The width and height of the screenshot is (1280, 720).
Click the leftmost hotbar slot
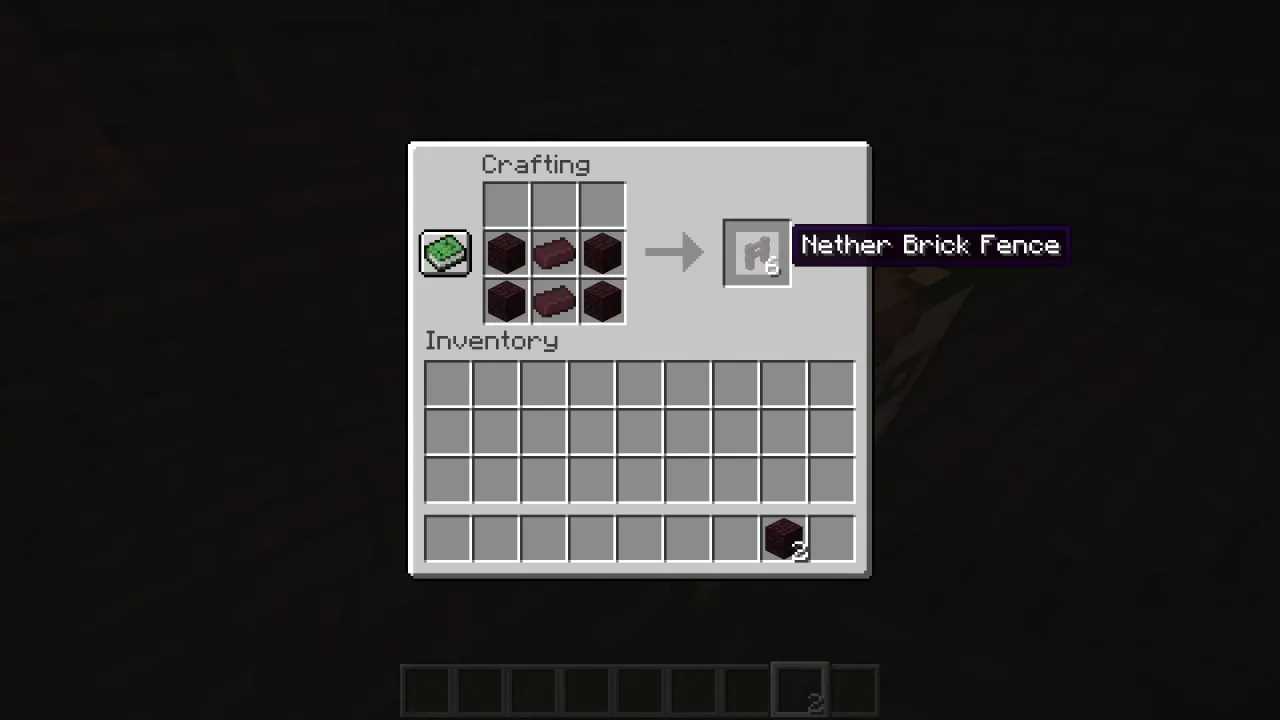(426, 688)
